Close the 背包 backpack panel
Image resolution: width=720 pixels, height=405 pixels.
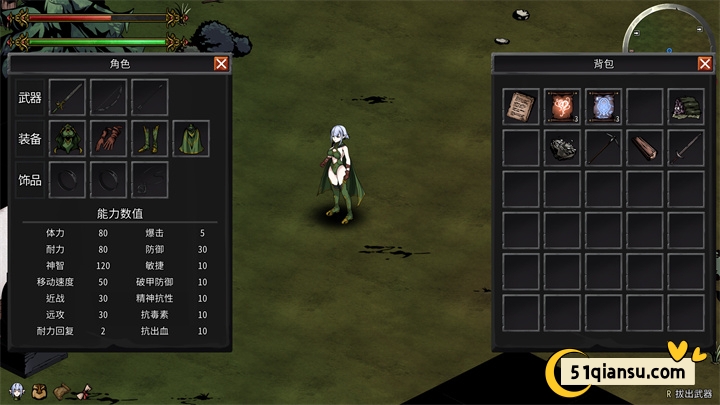[x=704, y=64]
